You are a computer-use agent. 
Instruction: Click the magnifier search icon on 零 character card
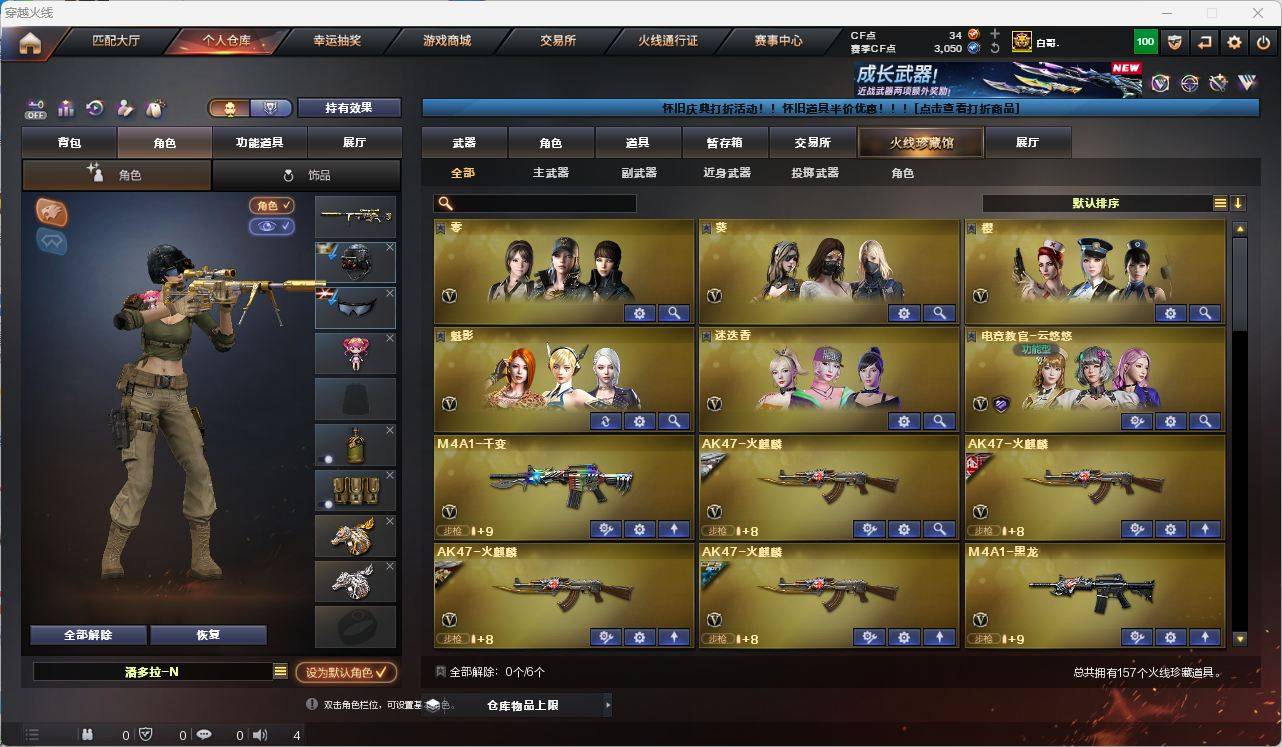point(674,313)
